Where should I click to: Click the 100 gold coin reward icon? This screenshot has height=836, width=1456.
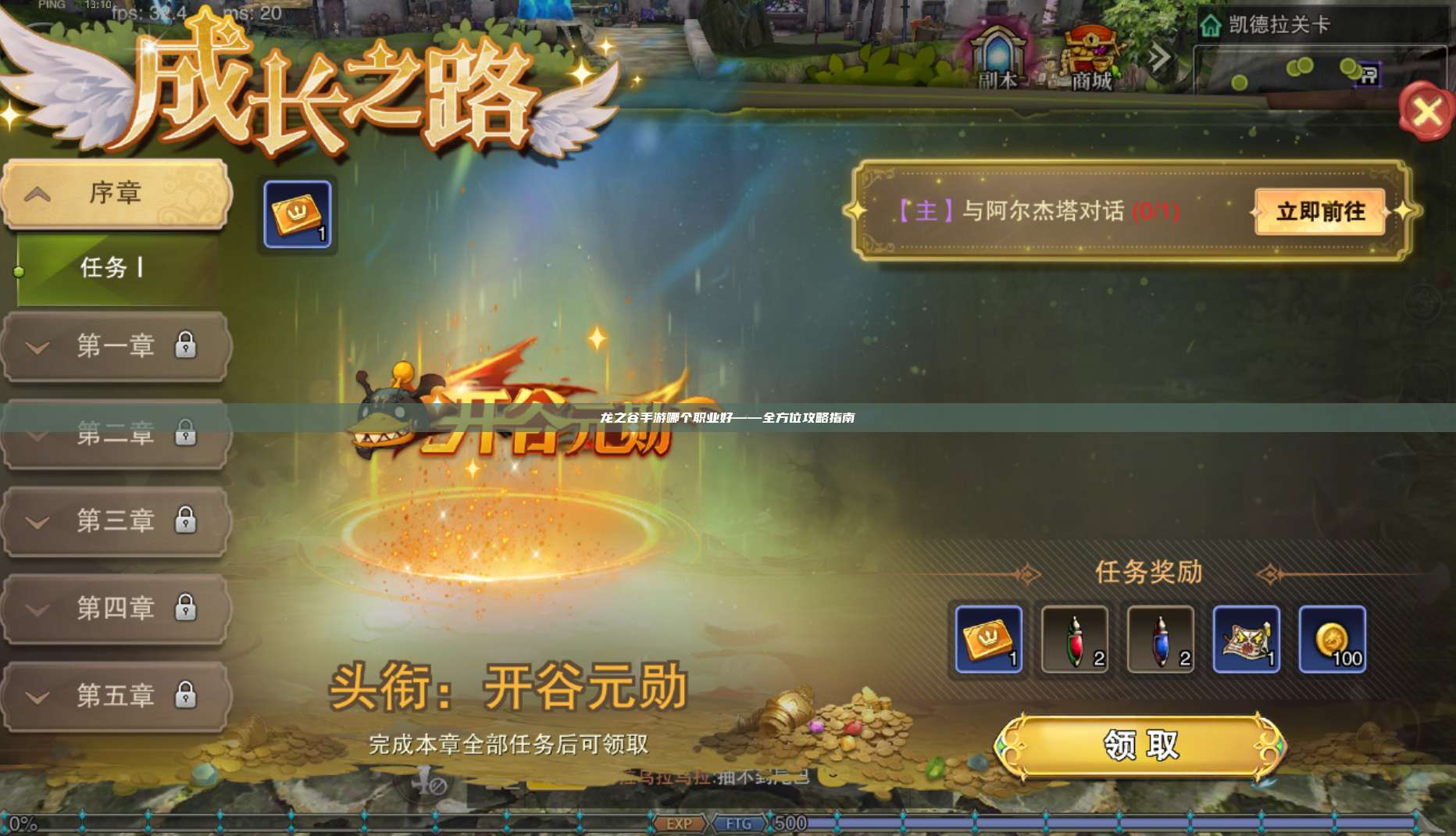(x=1333, y=638)
